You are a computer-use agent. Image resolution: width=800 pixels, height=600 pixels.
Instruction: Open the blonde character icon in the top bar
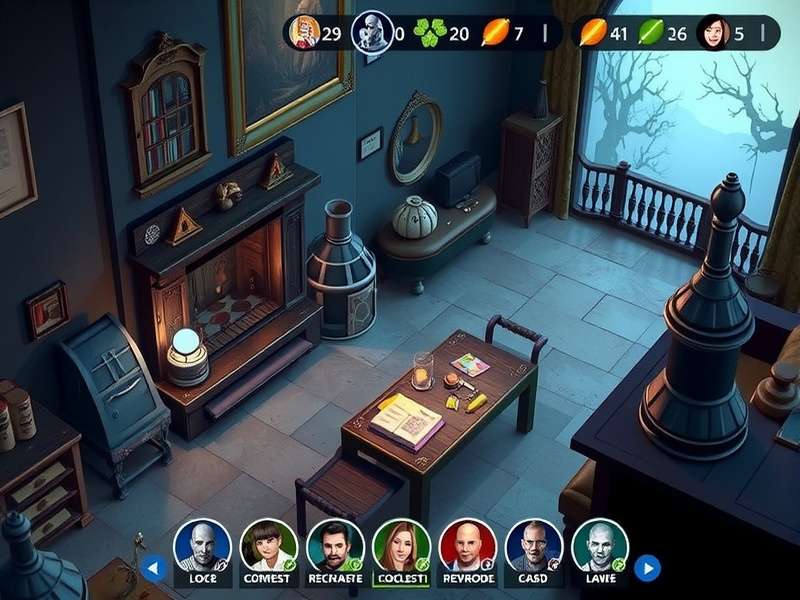[303, 32]
